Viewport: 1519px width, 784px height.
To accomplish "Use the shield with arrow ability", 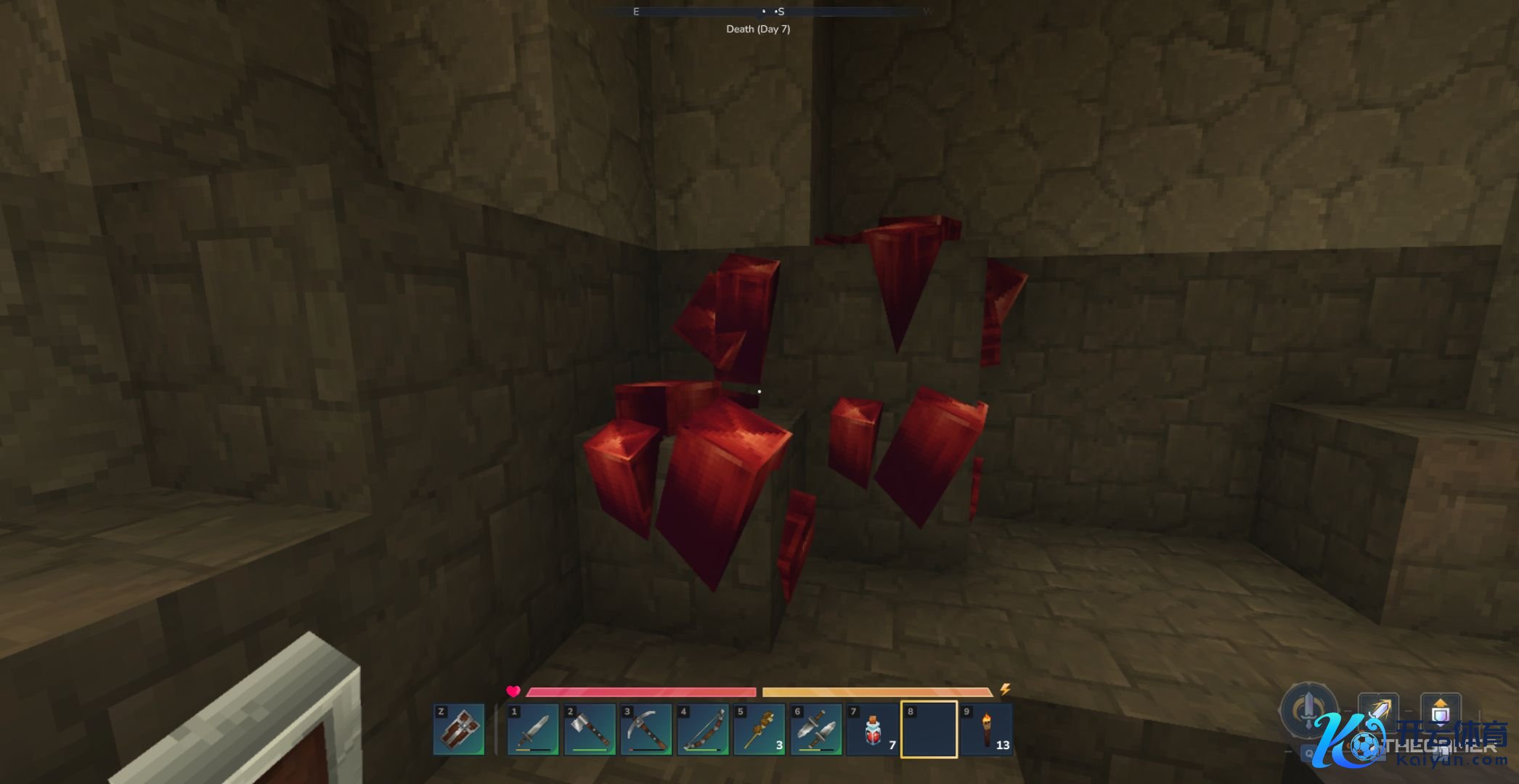I will [1441, 711].
